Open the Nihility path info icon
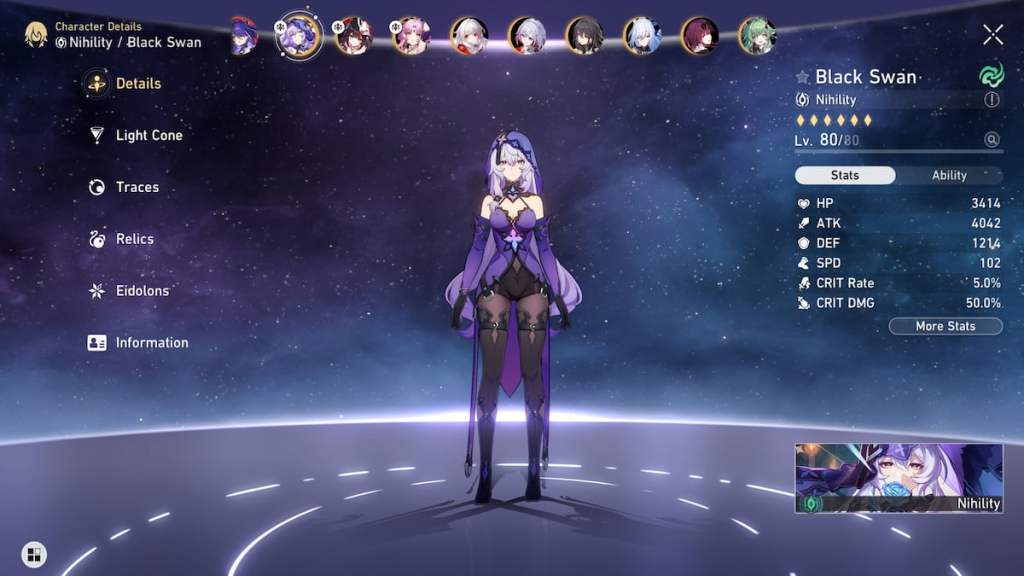The height and width of the screenshot is (576, 1024). tap(992, 100)
